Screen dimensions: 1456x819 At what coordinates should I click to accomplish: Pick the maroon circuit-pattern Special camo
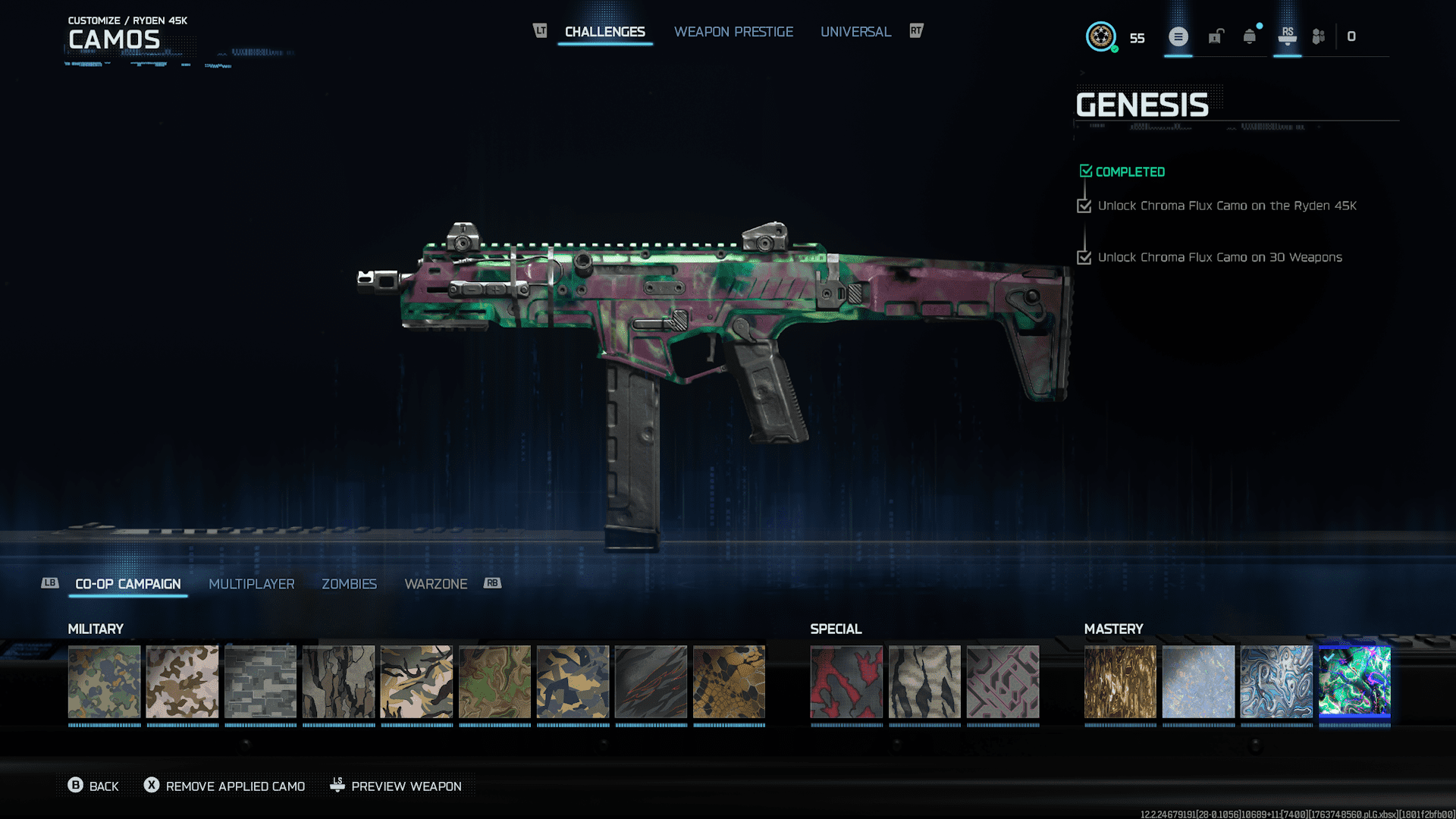[1003, 681]
